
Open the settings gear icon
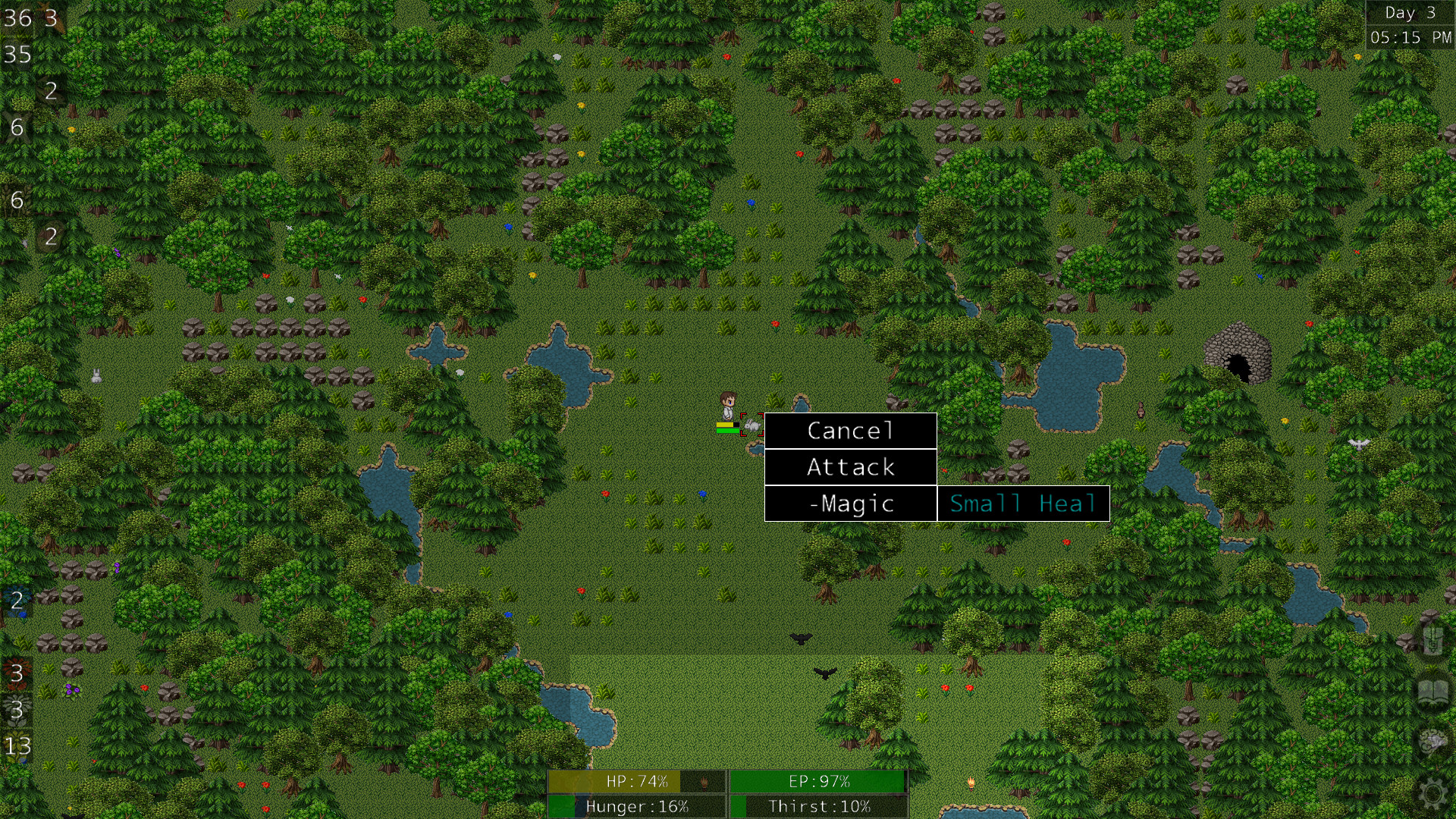[x=1432, y=792]
